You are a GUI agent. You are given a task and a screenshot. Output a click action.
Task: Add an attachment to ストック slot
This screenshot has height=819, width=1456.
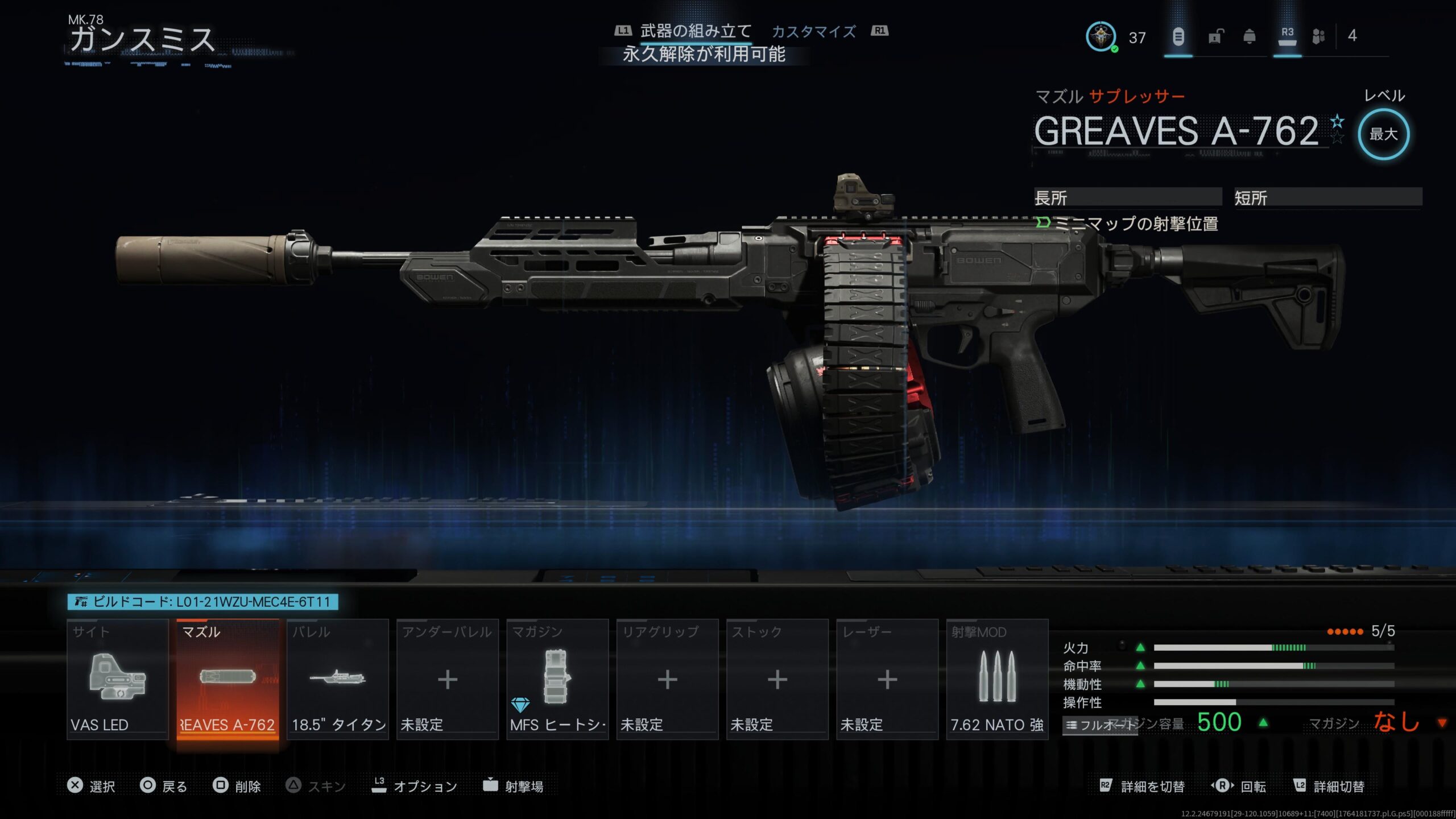pyautogui.click(x=777, y=679)
